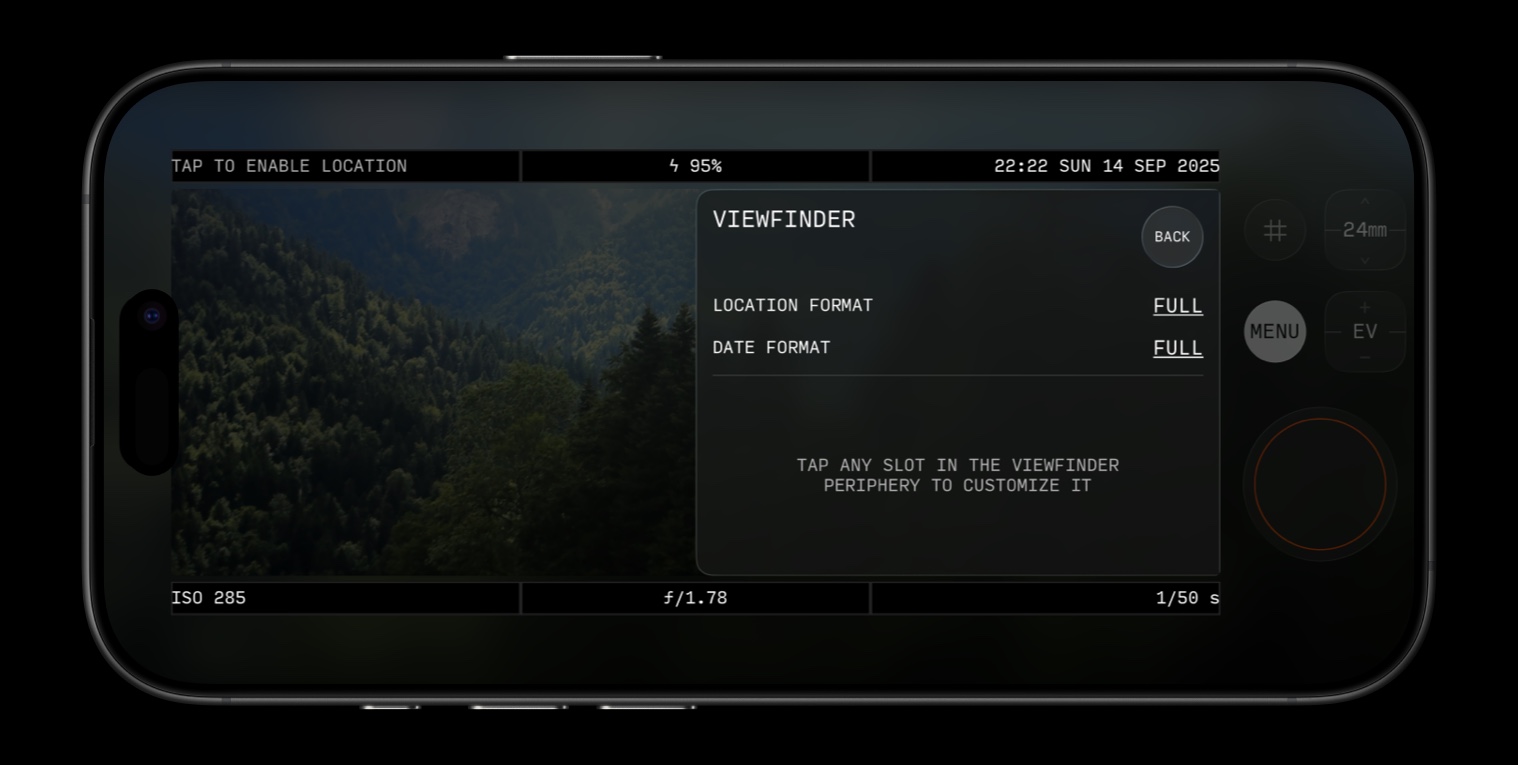Select the 24mm lens control
Image resolution: width=1518 pixels, height=765 pixels.
tap(1364, 230)
